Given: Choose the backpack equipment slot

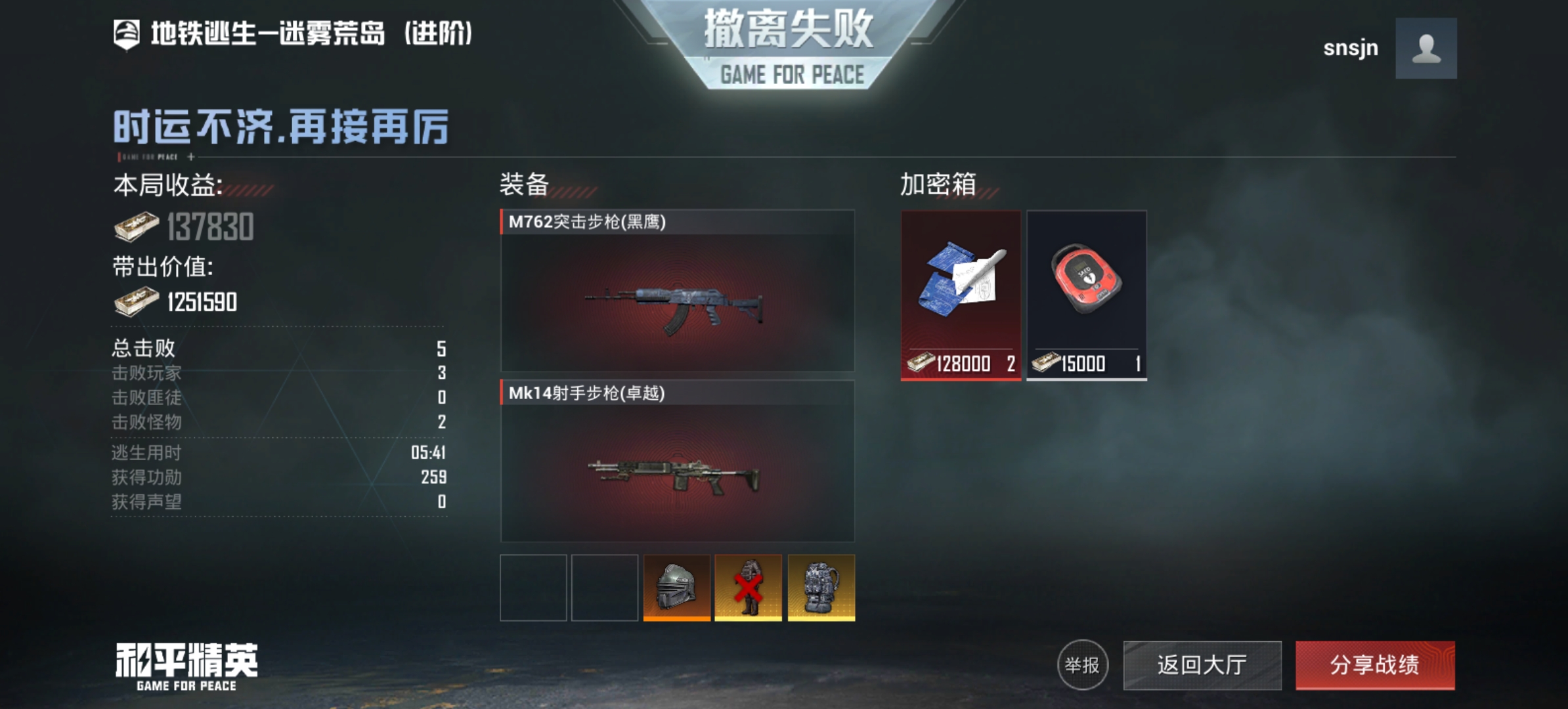Looking at the screenshot, I should coord(821,588).
